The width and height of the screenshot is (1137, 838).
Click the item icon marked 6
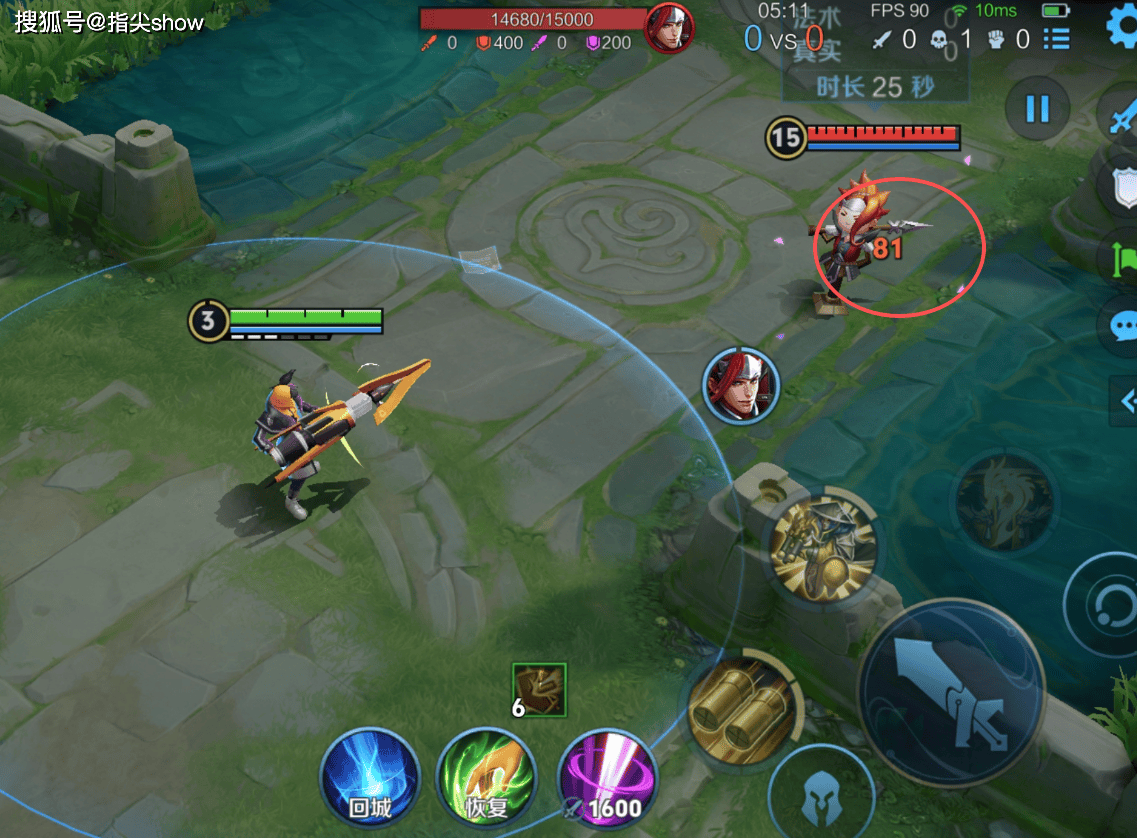(x=539, y=690)
